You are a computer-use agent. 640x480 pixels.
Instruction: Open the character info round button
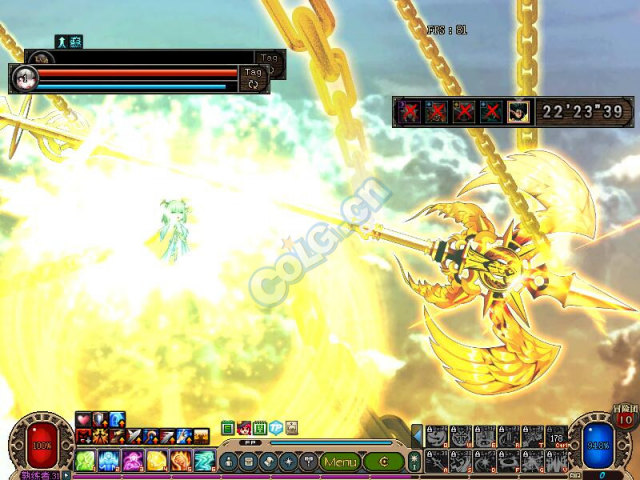229,462
